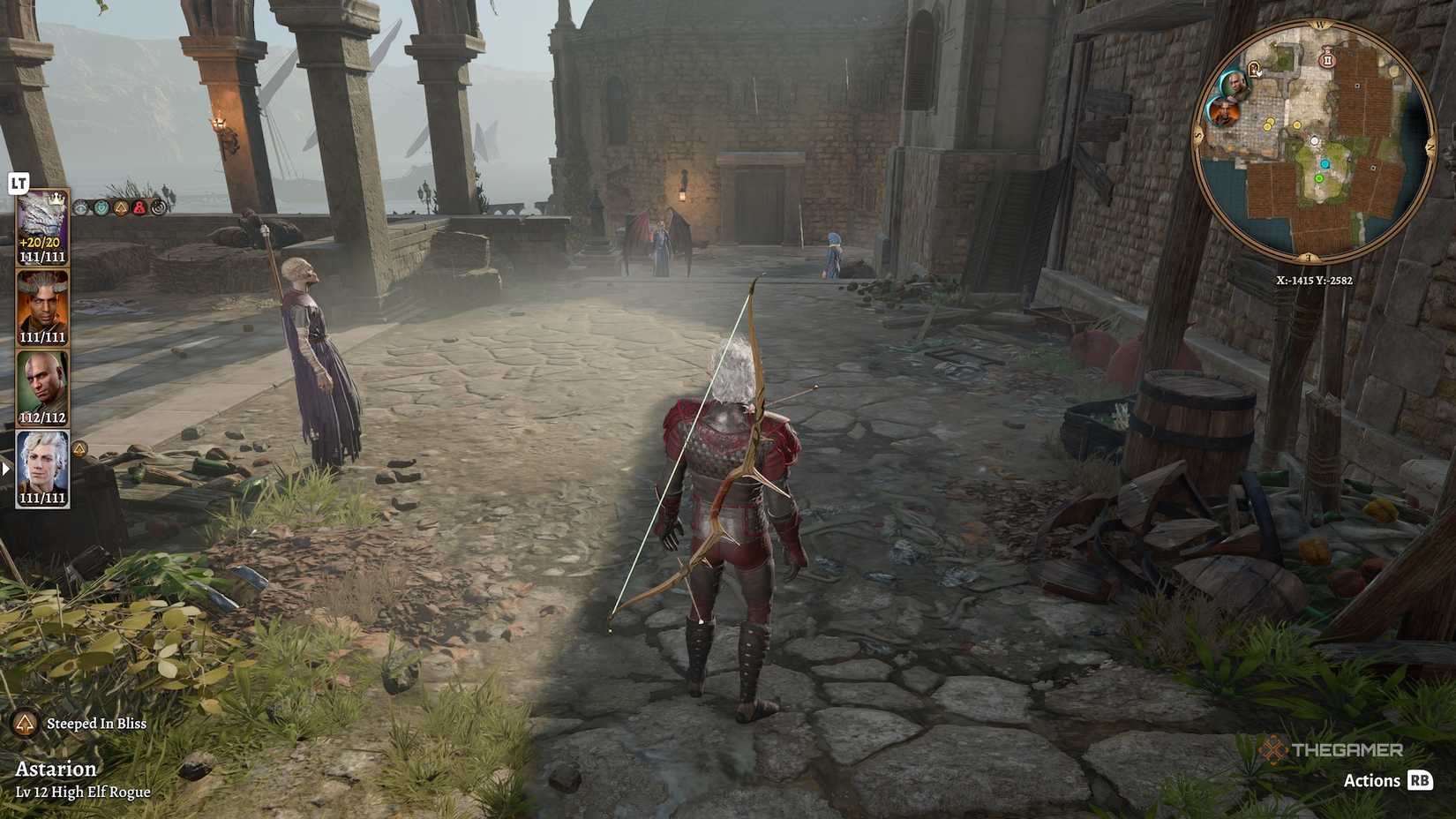Image resolution: width=1456 pixels, height=819 pixels.
Task: Click the LT trigger prompt icon
Action: coord(19,181)
